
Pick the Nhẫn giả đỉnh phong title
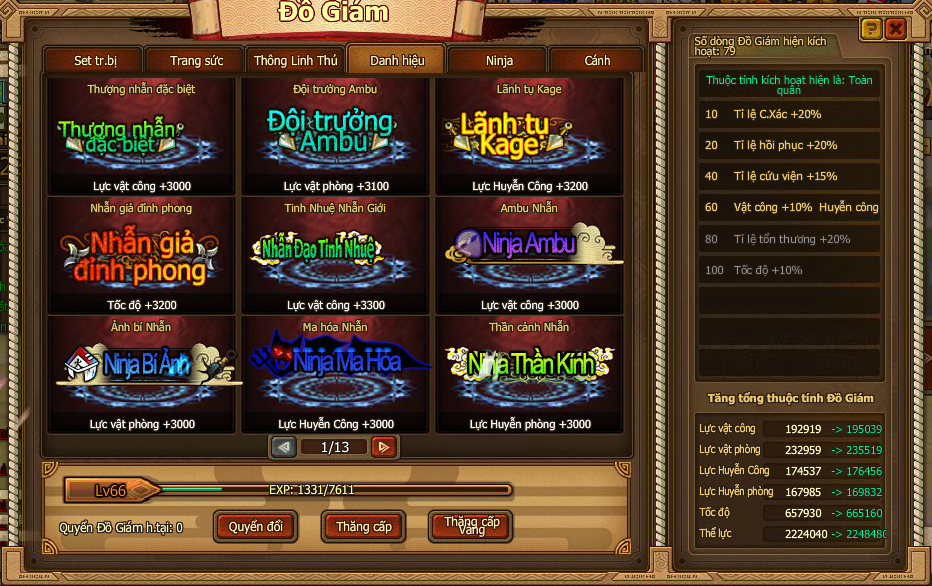pyautogui.click(x=141, y=256)
